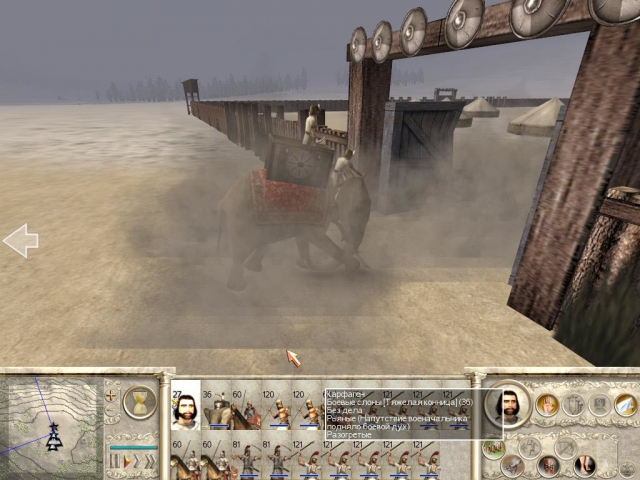640x480 pixels.
Task: Pause the battle with the pause button
Action: [115, 462]
